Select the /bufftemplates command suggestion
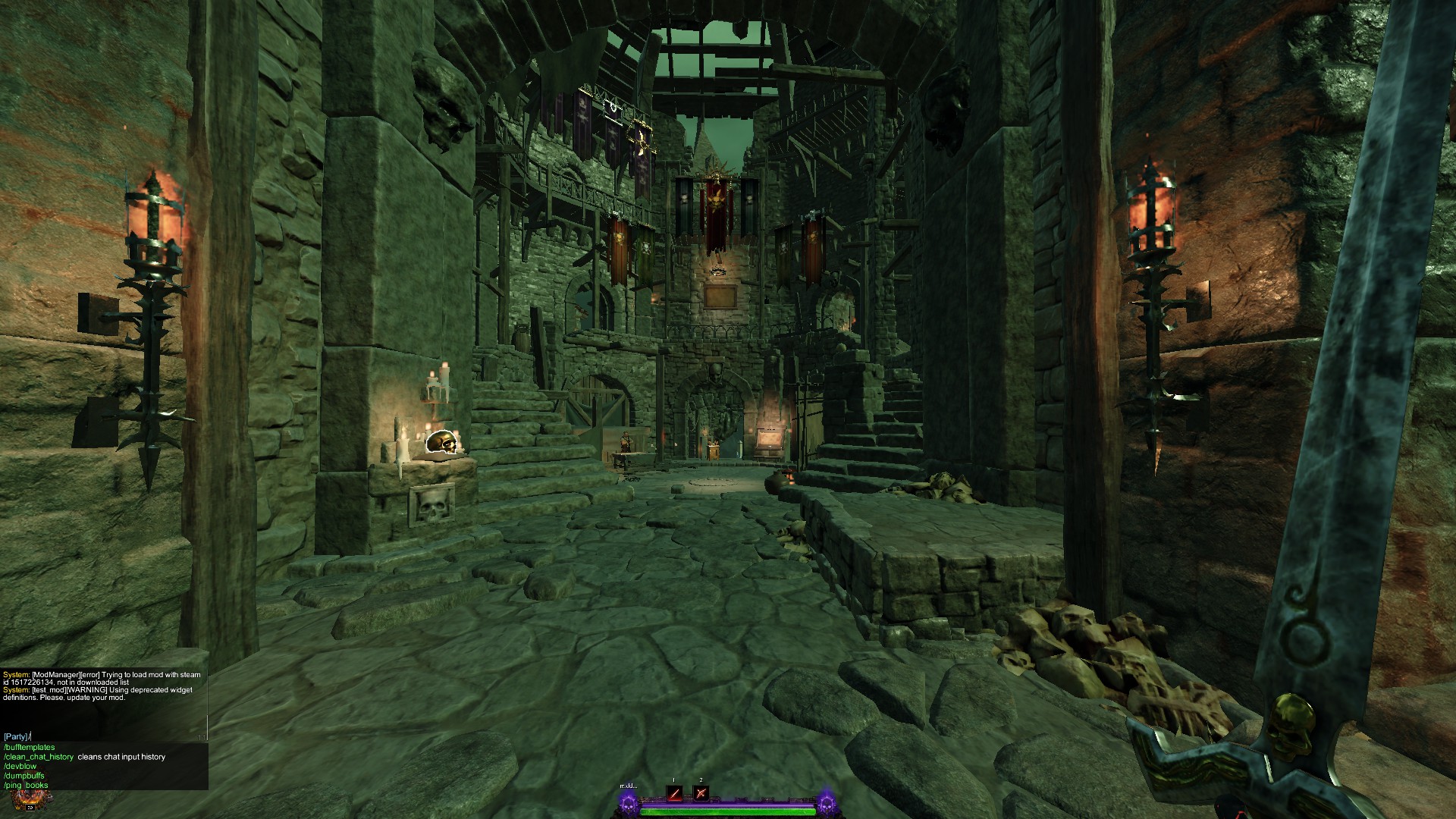1456x819 pixels. (x=30, y=747)
